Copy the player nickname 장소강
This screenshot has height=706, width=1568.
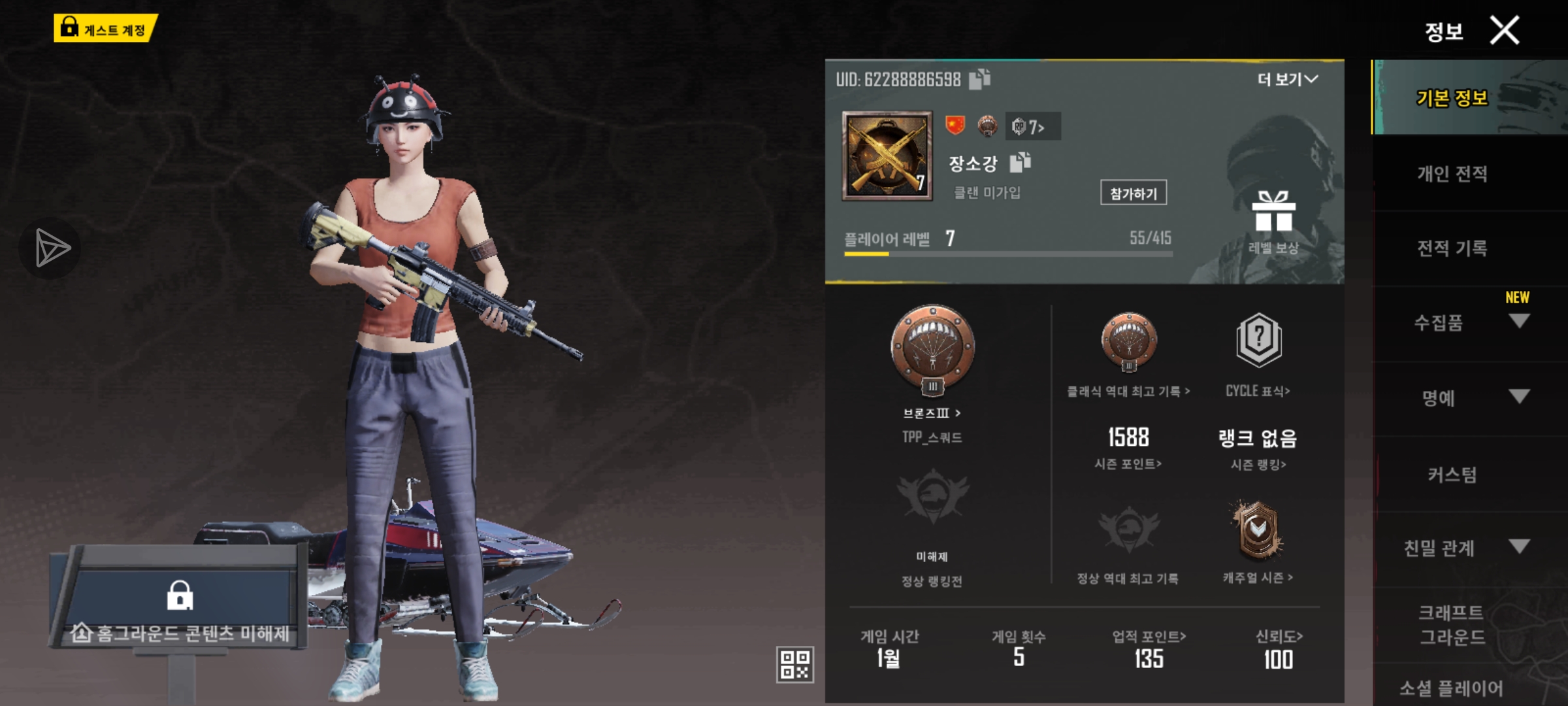(1020, 162)
